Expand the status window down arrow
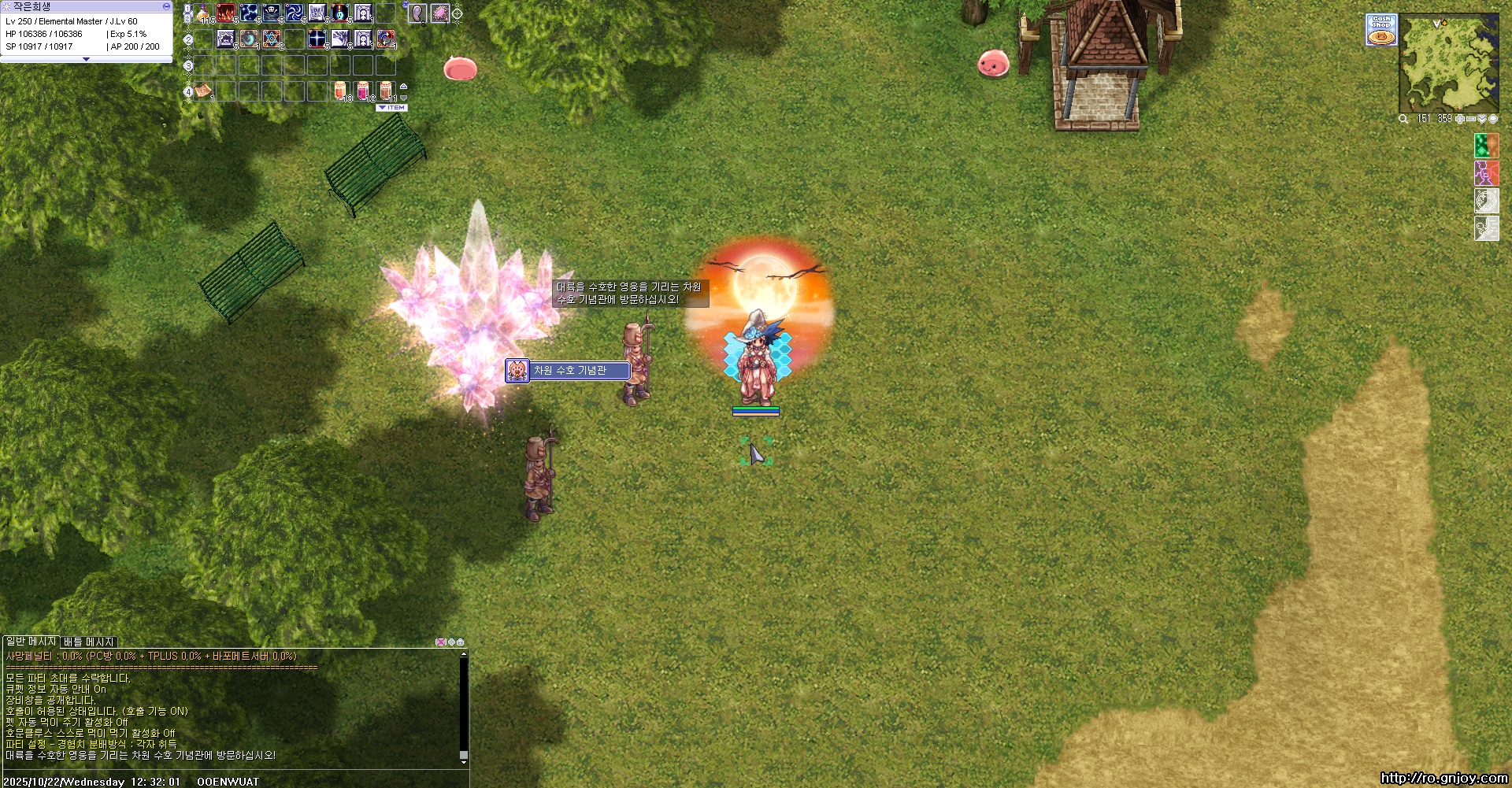 [86, 59]
